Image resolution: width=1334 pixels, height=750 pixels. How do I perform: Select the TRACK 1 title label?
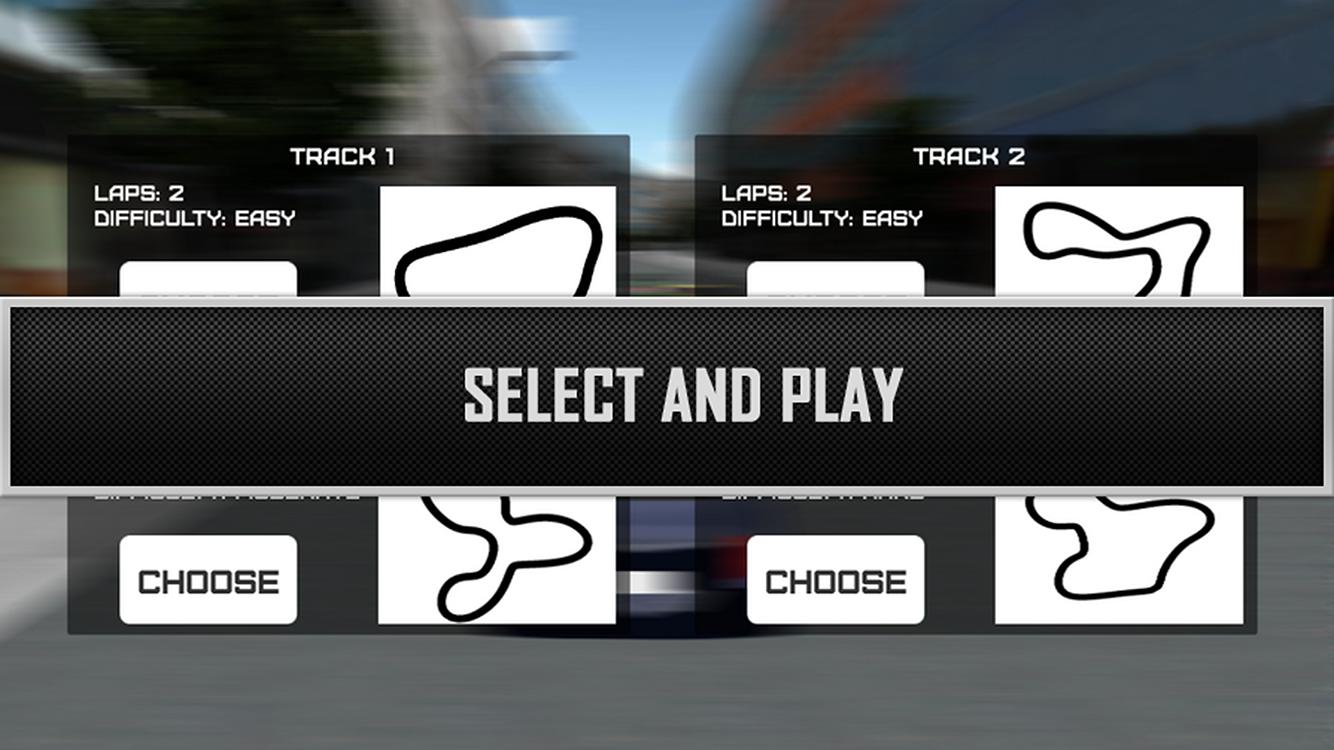(x=344, y=156)
